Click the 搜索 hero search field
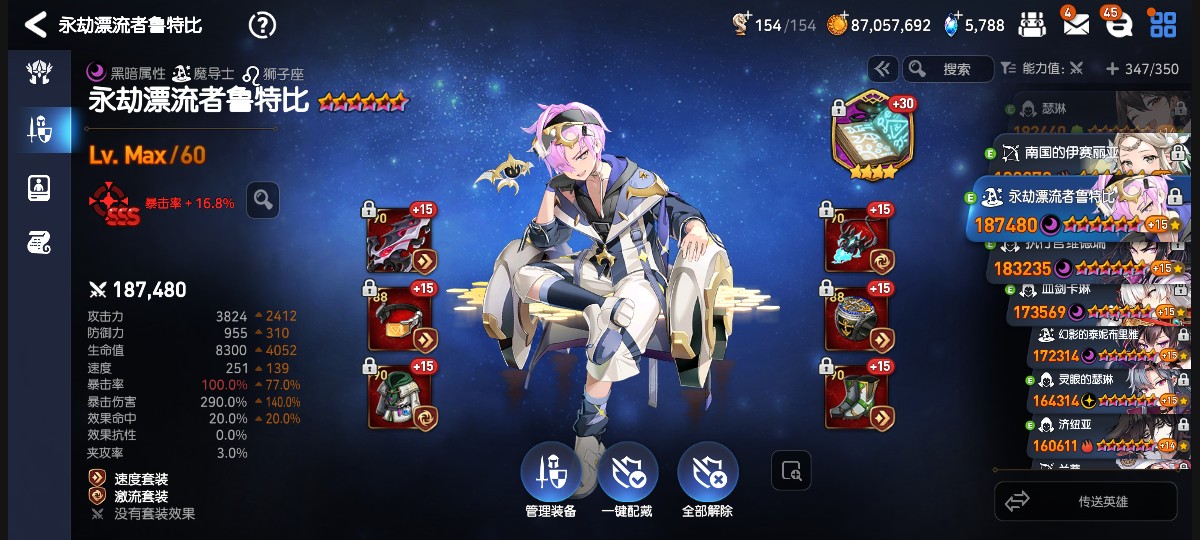 tap(947, 69)
